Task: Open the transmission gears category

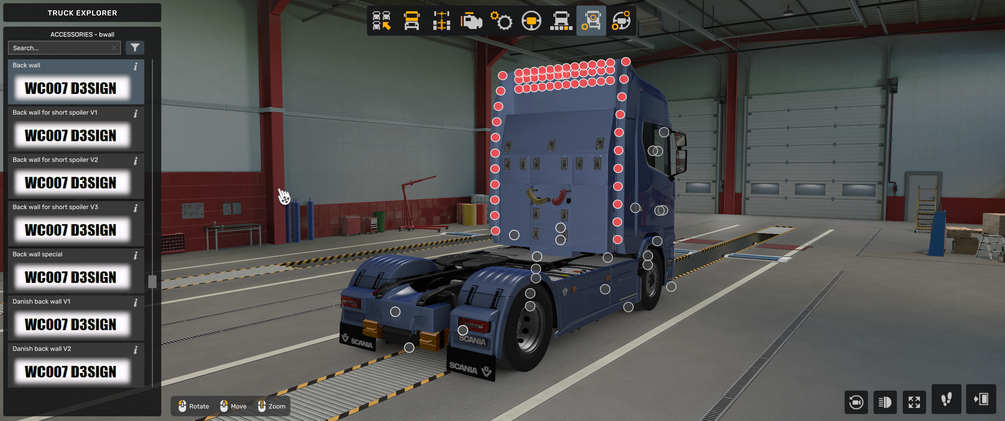Action: (x=501, y=21)
